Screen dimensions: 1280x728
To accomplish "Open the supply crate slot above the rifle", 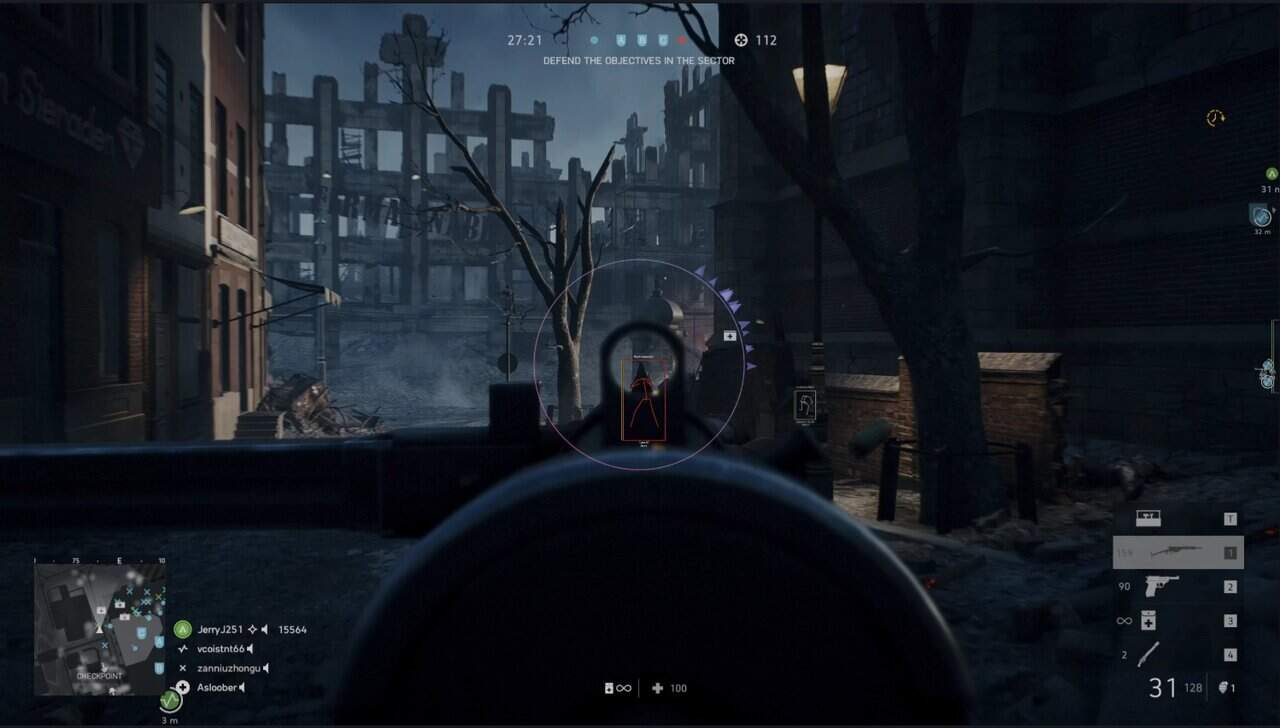I will pos(1149,519).
